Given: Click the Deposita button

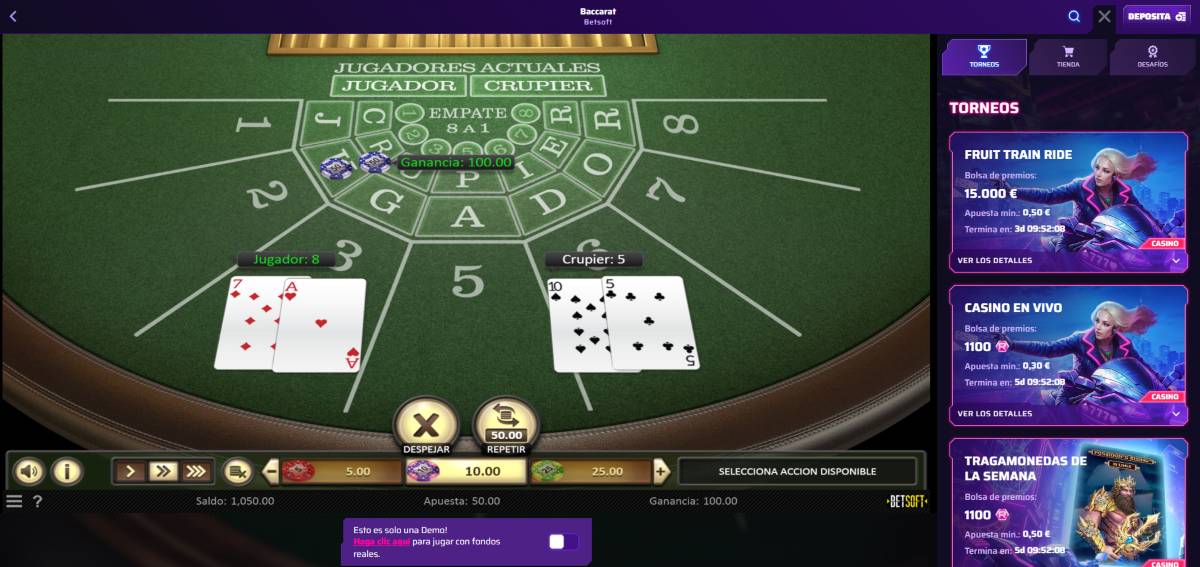Looking at the screenshot, I should pyautogui.click(x=1155, y=16).
